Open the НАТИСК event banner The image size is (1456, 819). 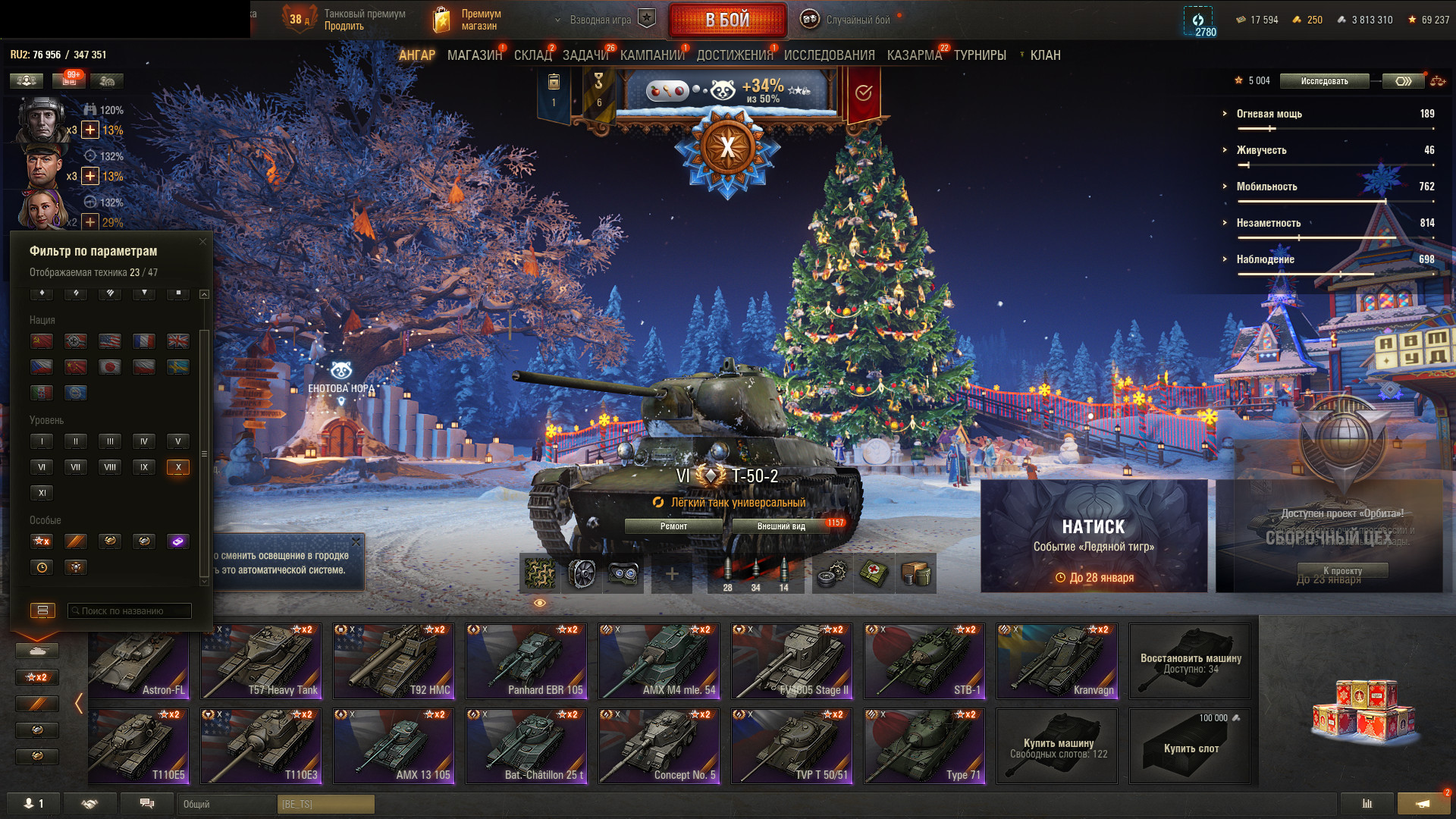coord(1094,536)
